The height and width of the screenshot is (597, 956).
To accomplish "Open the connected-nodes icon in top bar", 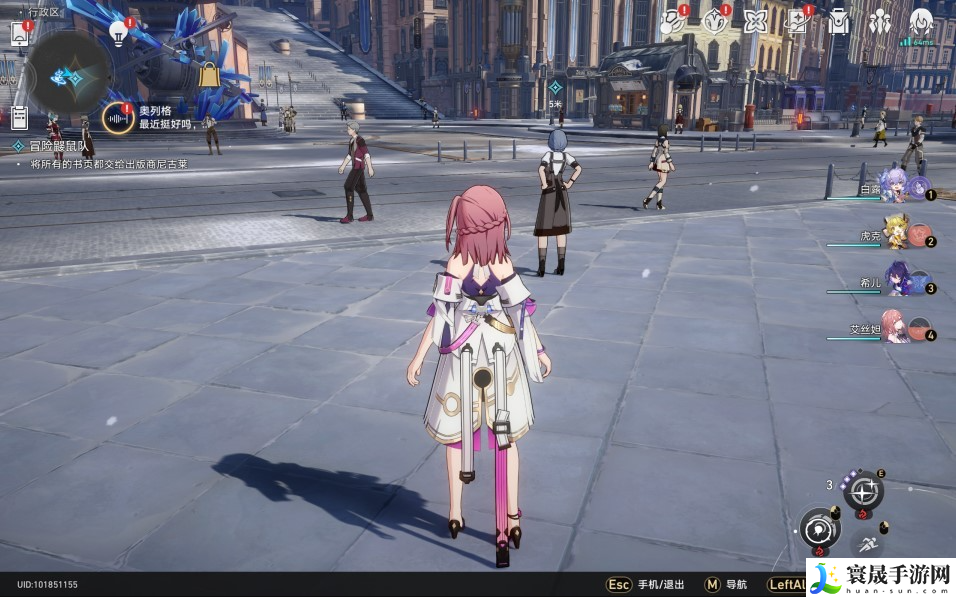I will click(x=670, y=21).
